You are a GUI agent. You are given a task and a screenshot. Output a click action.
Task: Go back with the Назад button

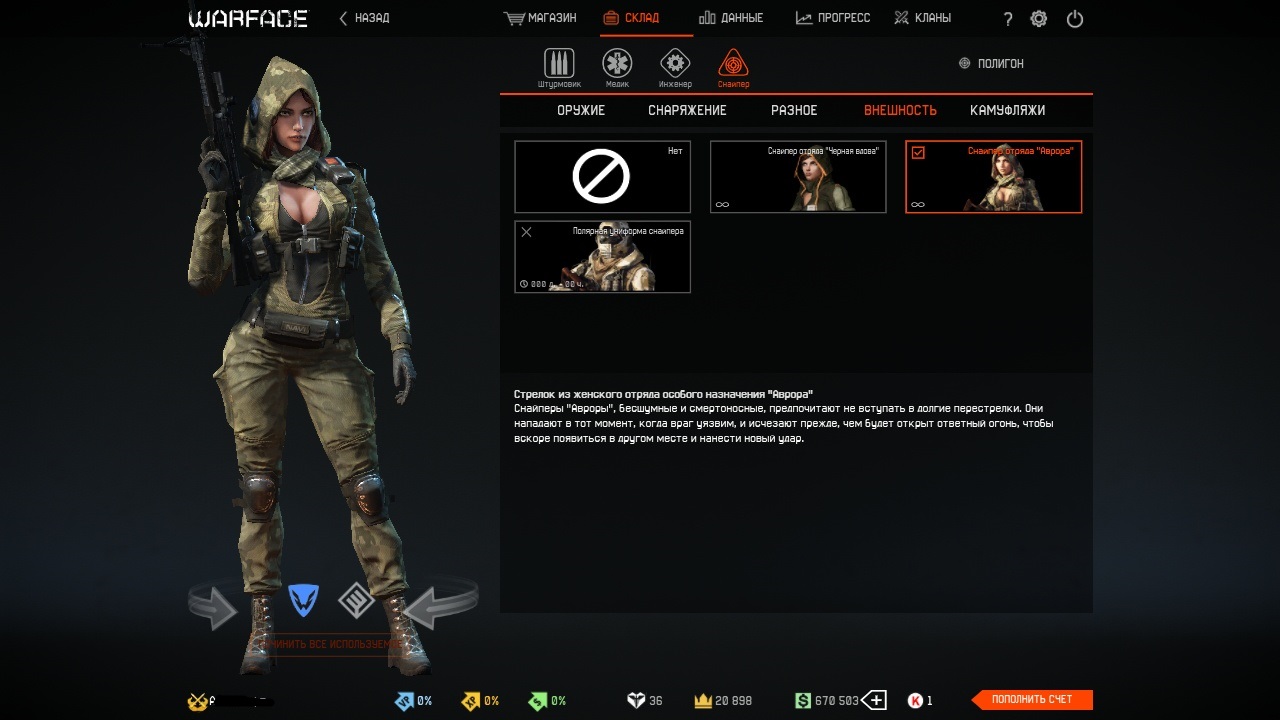coord(365,18)
